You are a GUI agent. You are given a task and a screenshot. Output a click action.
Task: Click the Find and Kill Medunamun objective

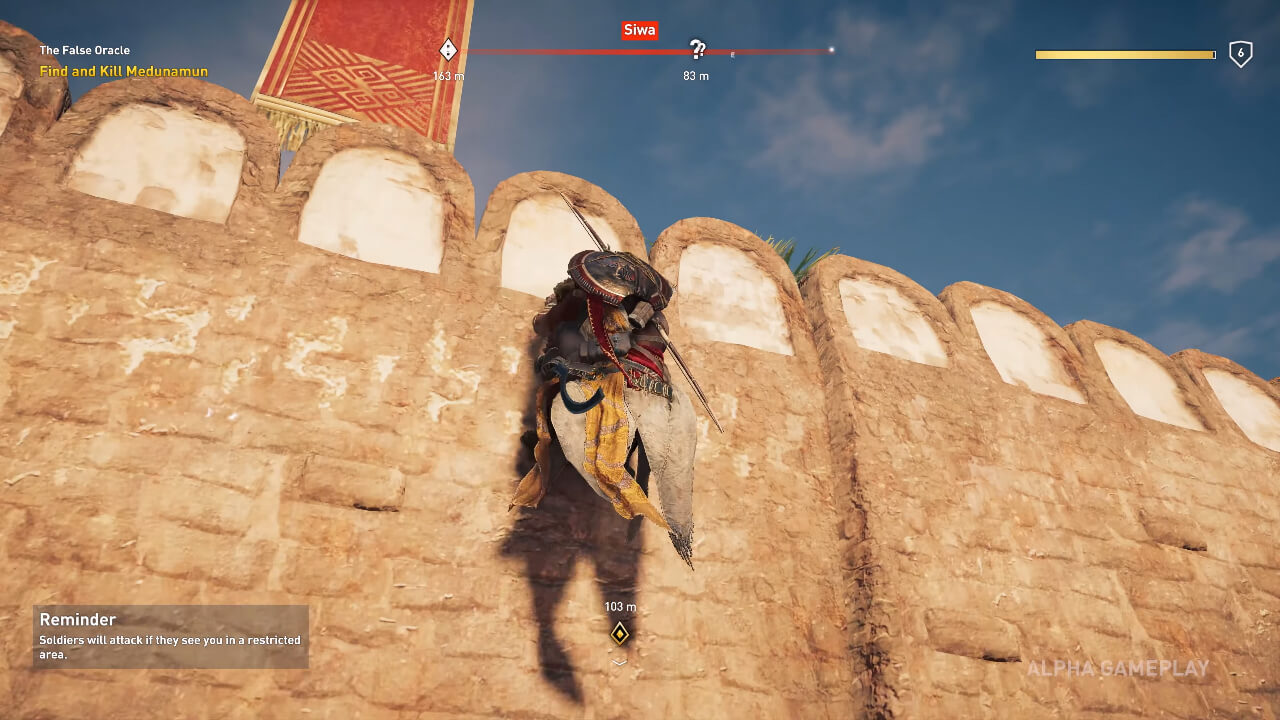point(123,72)
